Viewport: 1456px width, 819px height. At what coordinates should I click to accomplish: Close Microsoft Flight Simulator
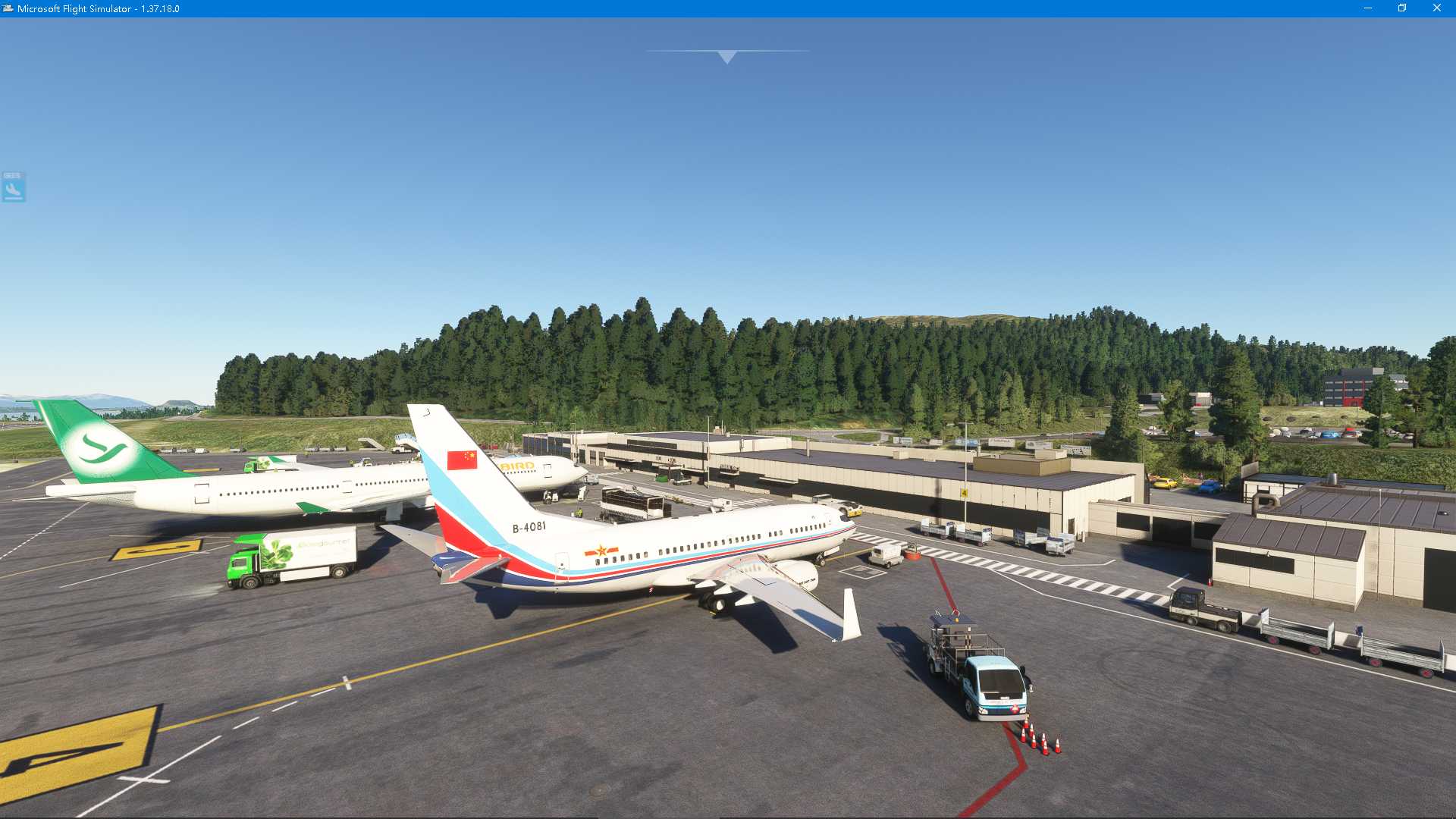click(x=1438, y=8)
